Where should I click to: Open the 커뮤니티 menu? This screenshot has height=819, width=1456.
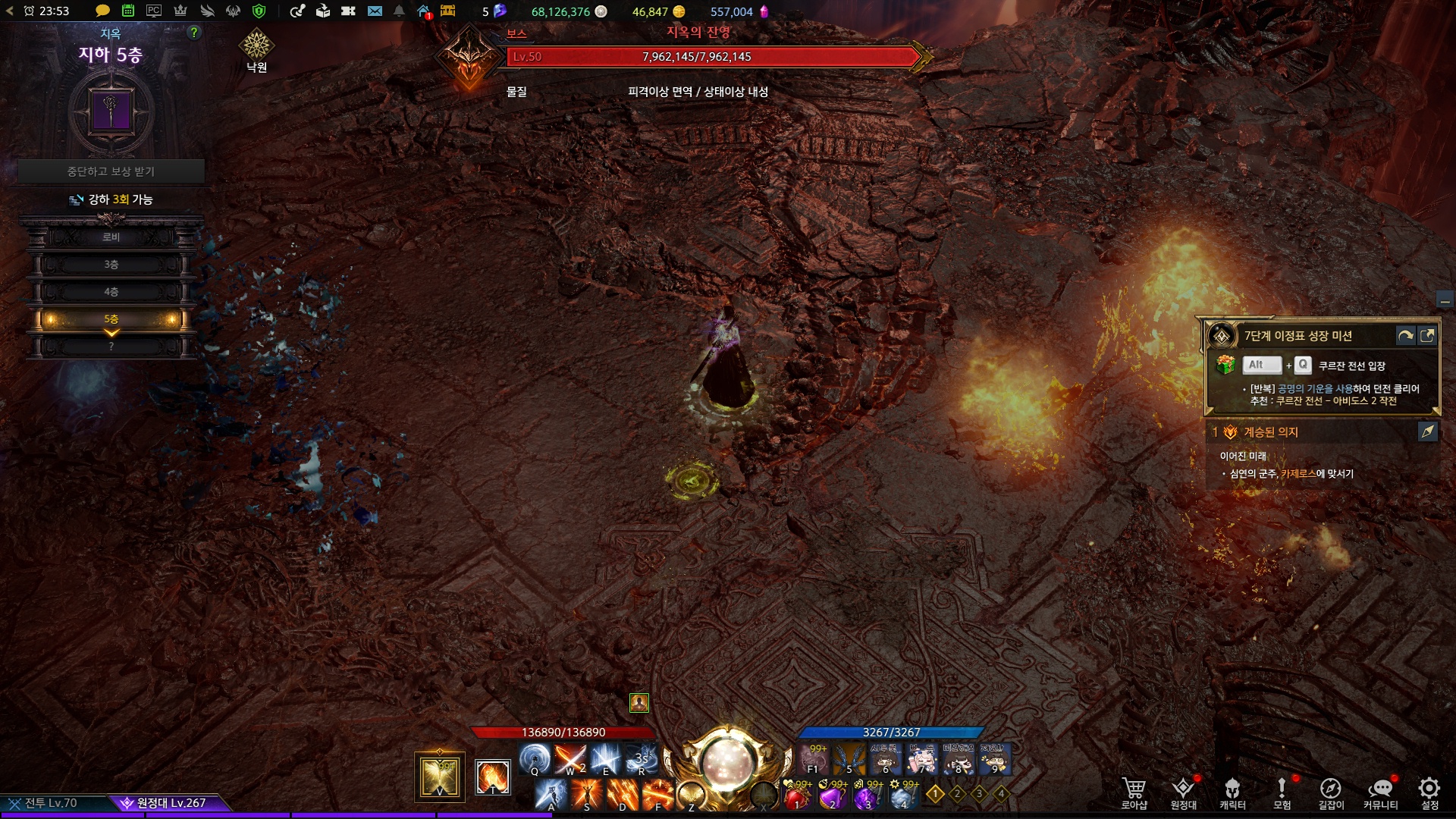click(x=1380, y=792)
